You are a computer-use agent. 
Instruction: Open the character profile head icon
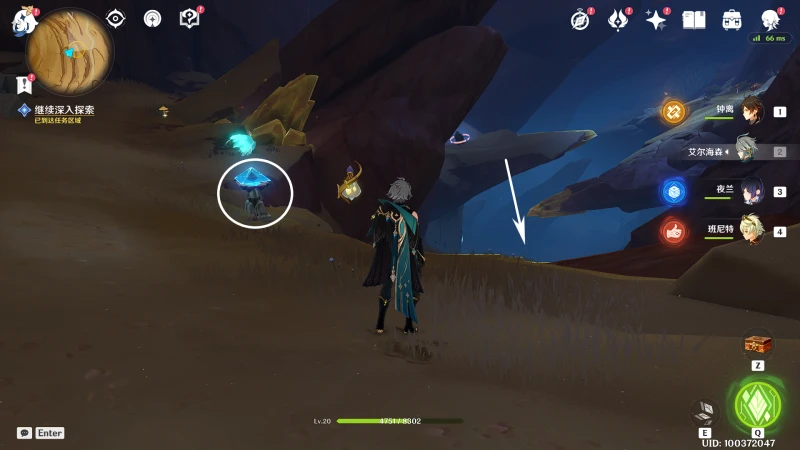coord(770,19)
